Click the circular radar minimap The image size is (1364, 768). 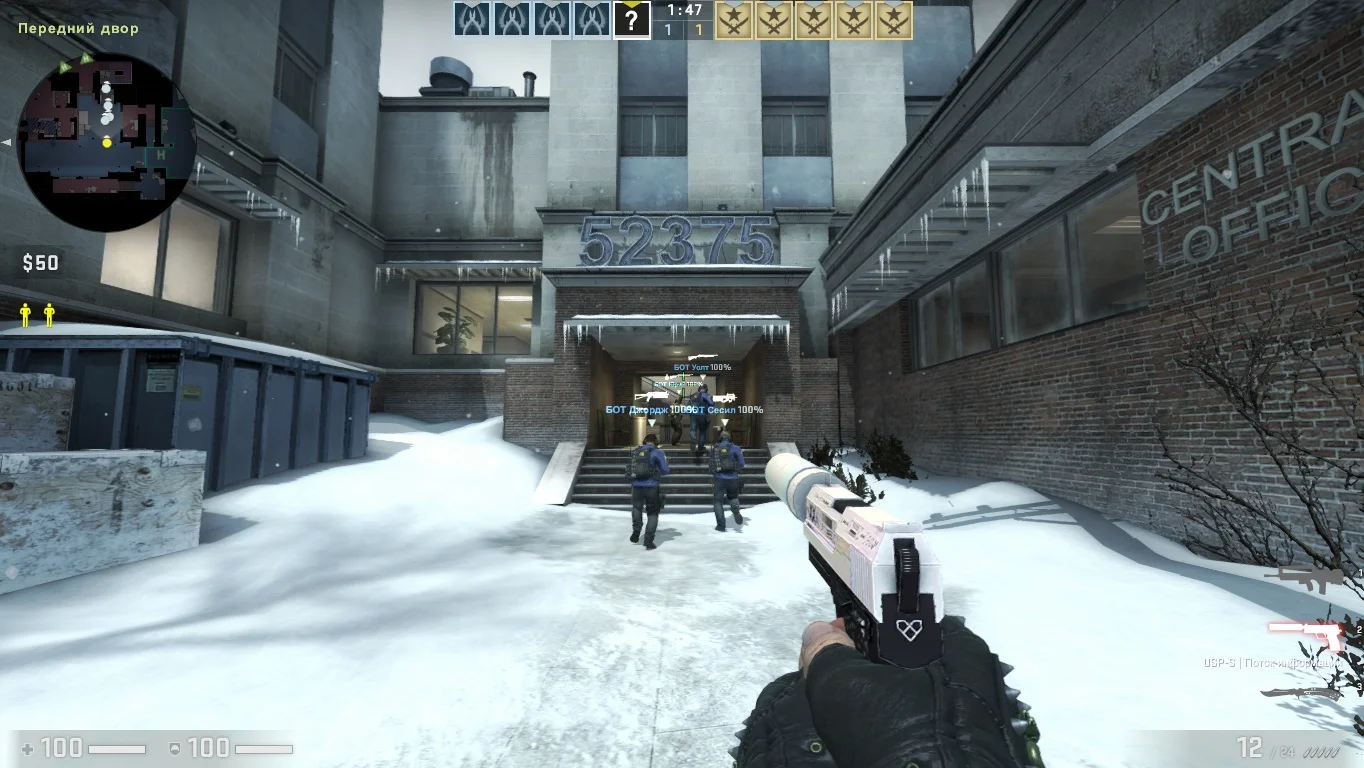tap(106, 142)
